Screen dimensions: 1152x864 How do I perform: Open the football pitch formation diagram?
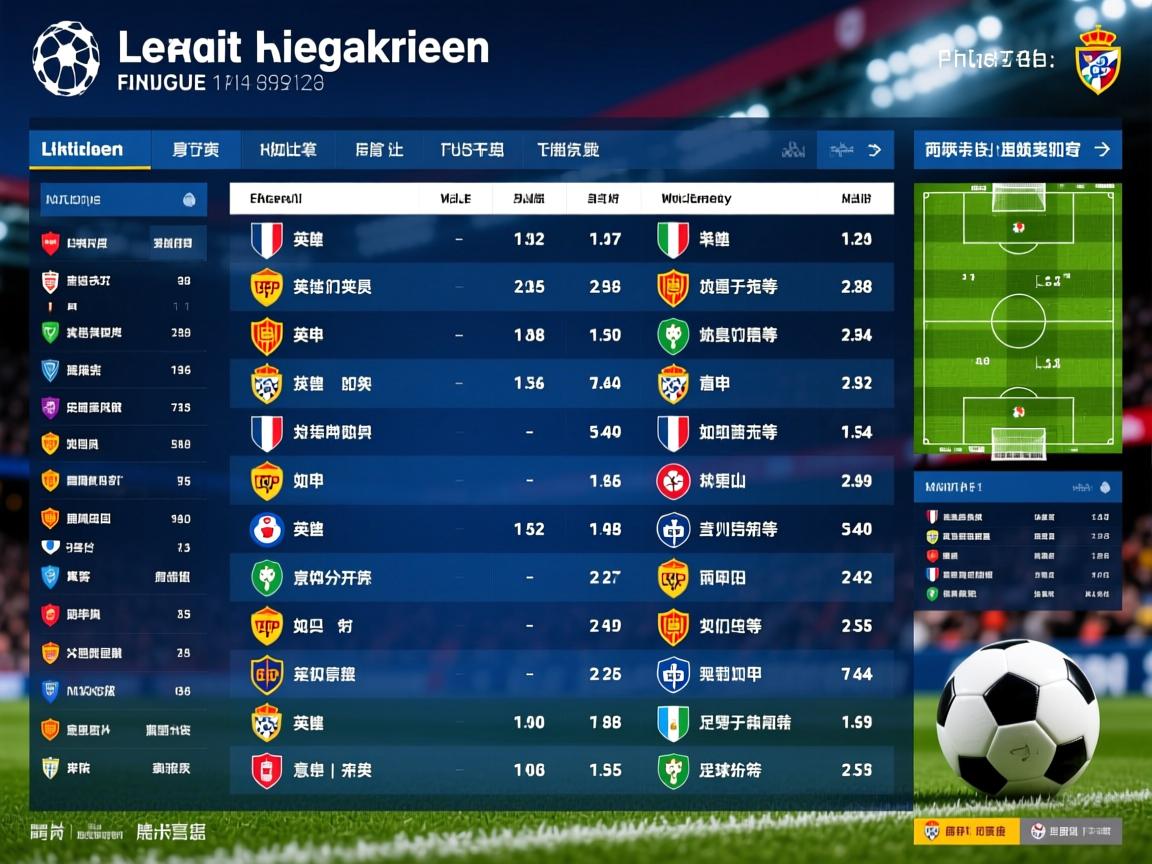tap(1018, 316)
